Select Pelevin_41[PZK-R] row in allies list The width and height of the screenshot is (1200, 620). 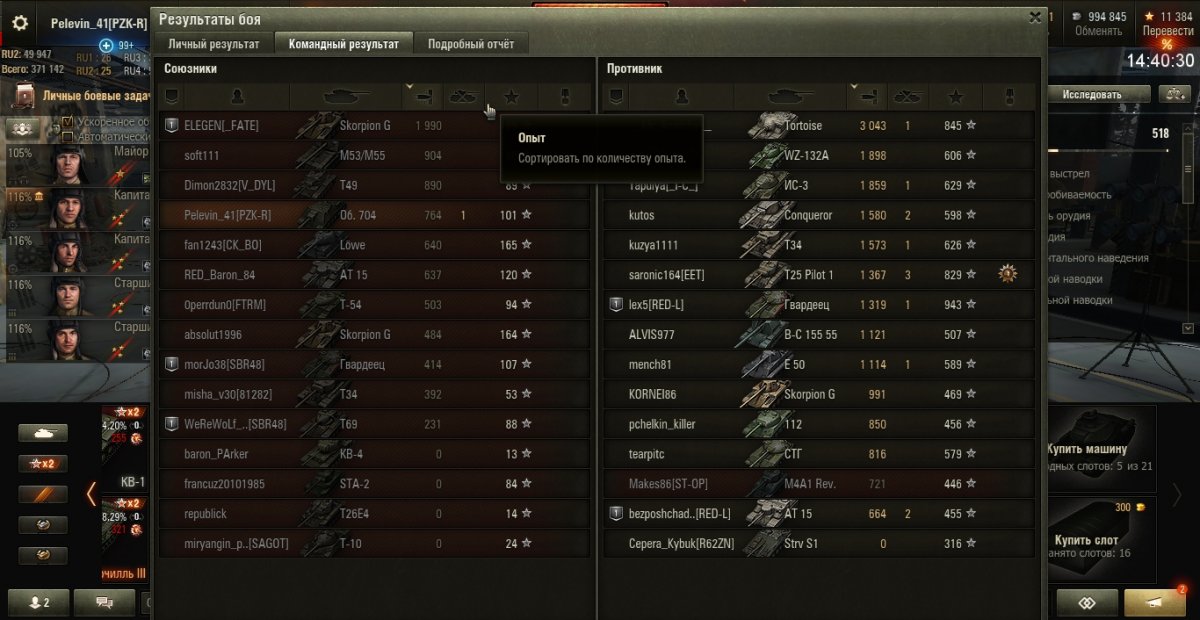coord(374,215)
